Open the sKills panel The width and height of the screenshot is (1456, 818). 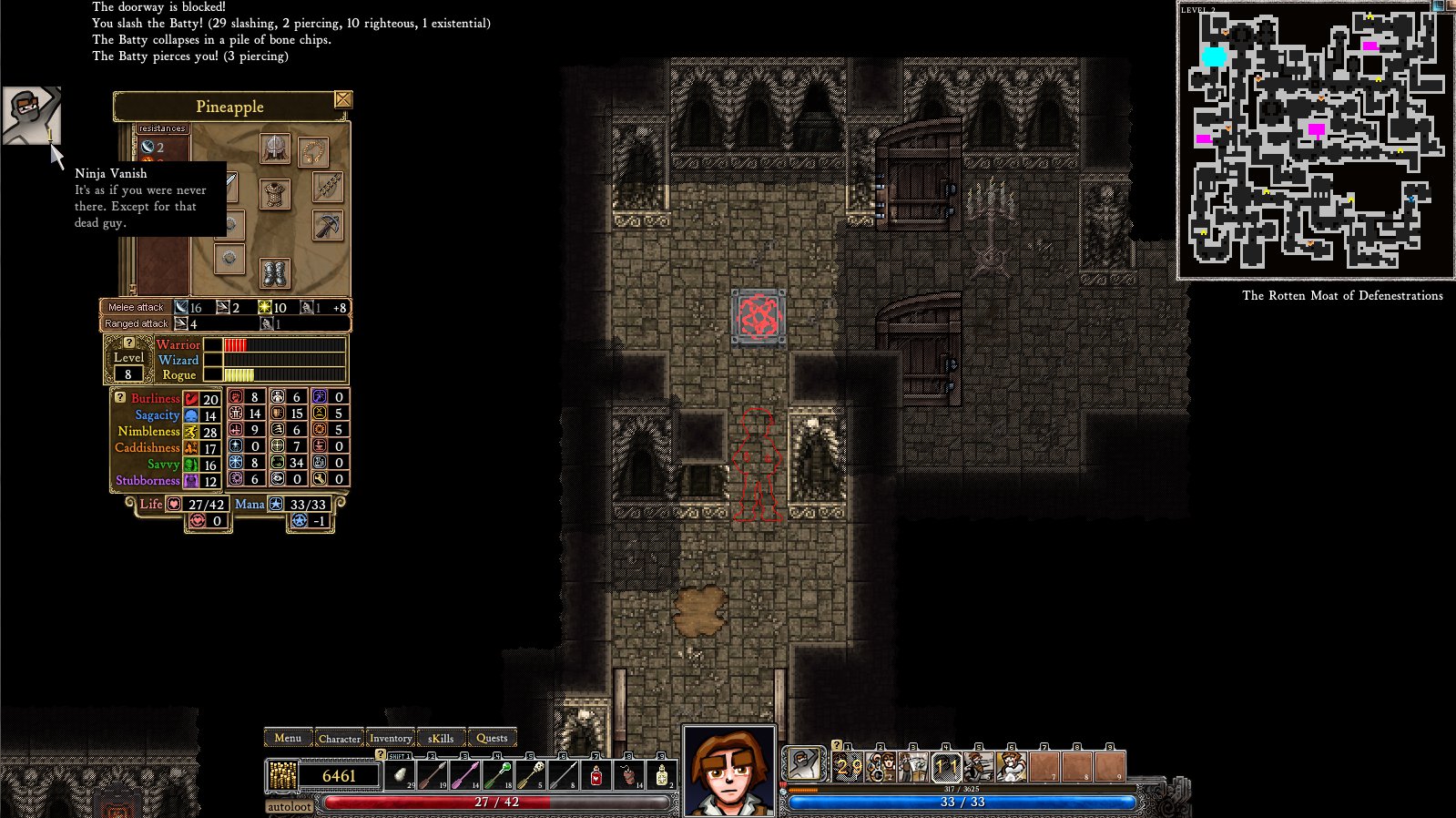[x=441, y=739]
